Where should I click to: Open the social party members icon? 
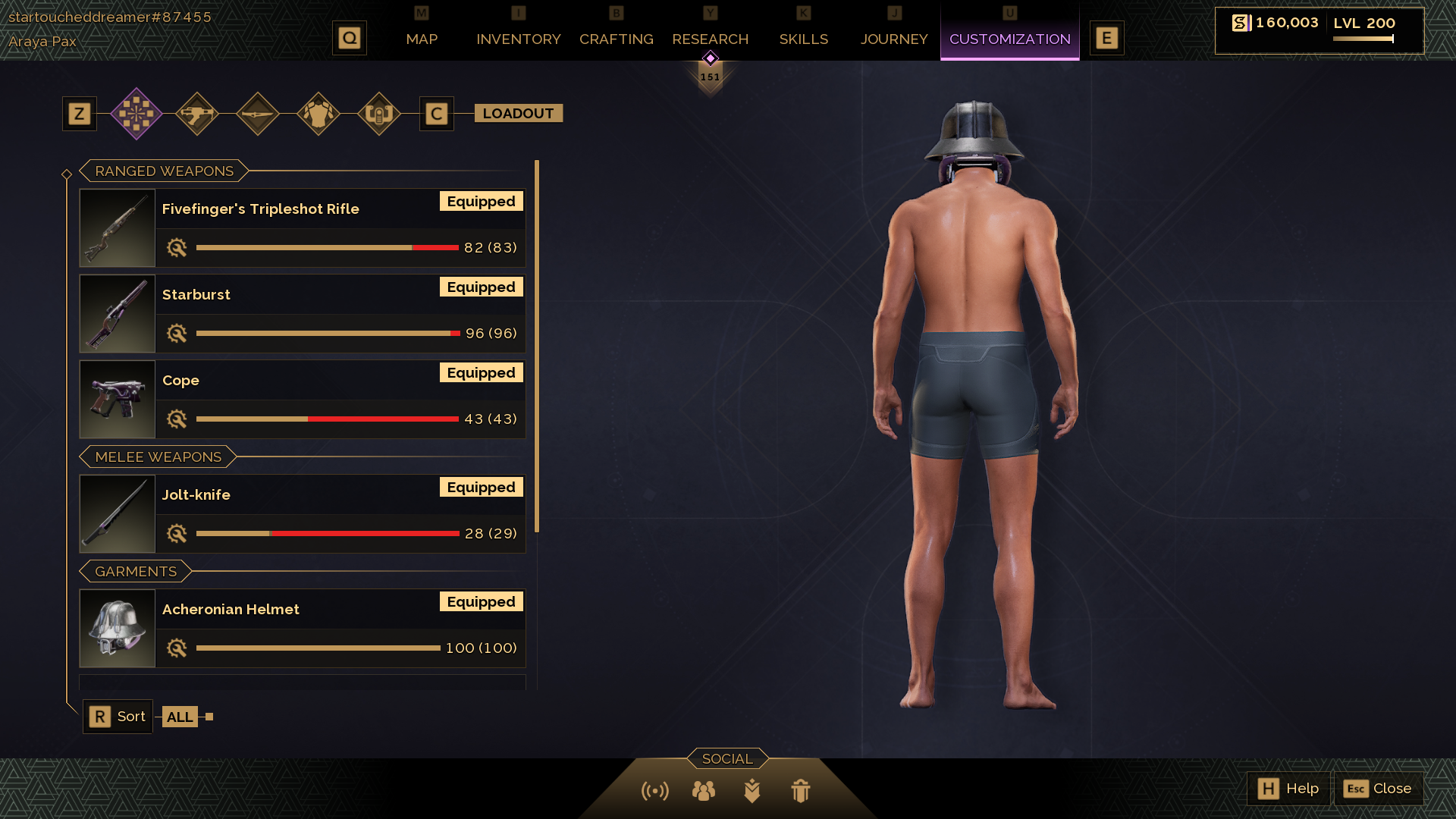tap(703, 791)
